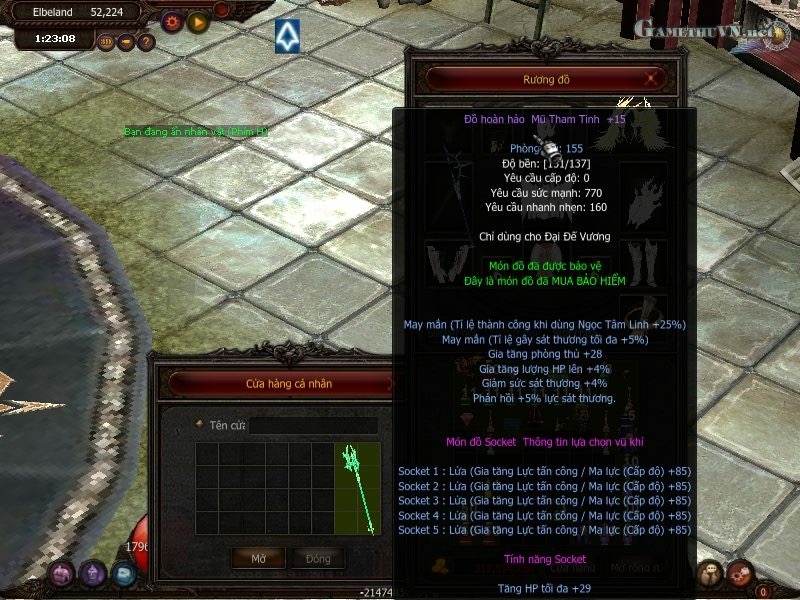Click the Tên cửa shop name field
The height and width of the screenshot is (600, 800).
(x=318, y=426)
